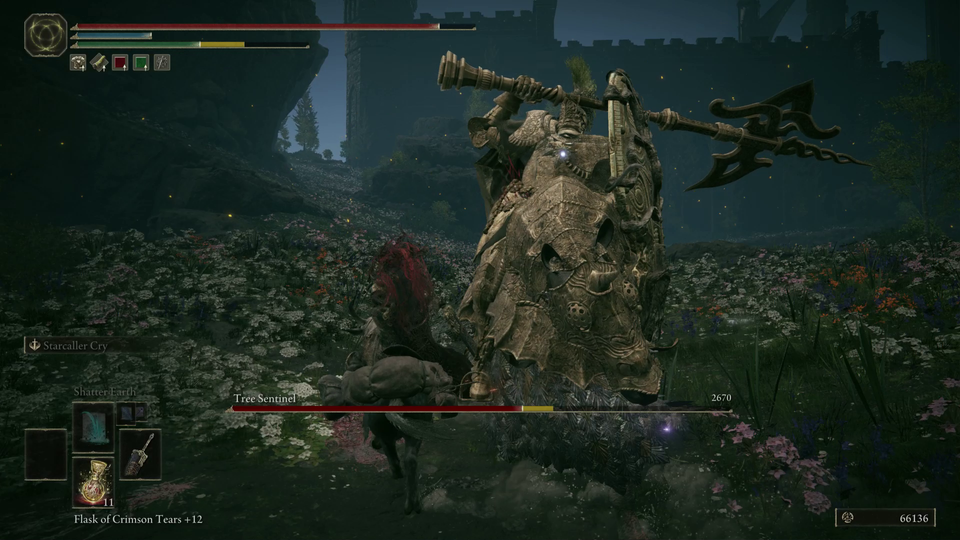Select the empty left-hand armament slot
The width and height of the screenshot is (960, 540).
46,454
